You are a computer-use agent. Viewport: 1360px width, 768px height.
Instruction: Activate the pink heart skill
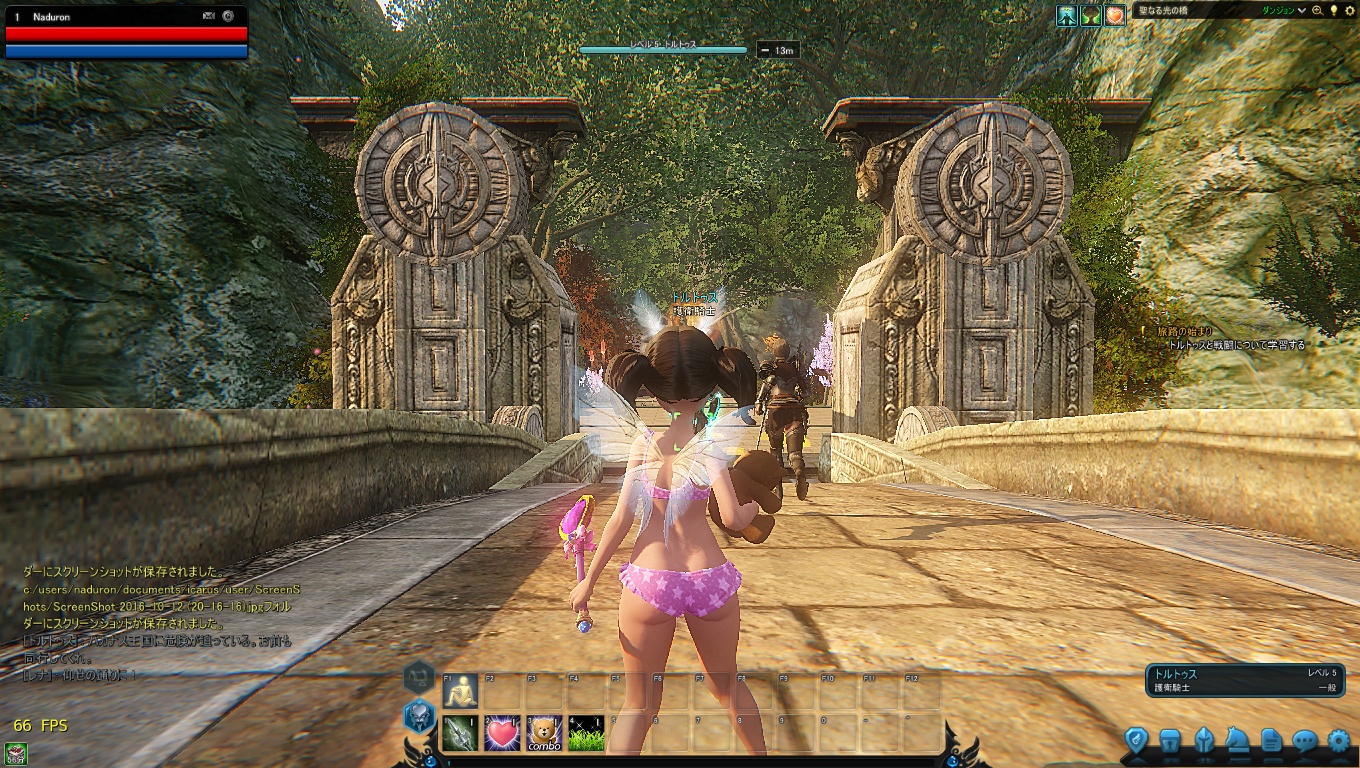pyautogui.click(x=503, y=734)
